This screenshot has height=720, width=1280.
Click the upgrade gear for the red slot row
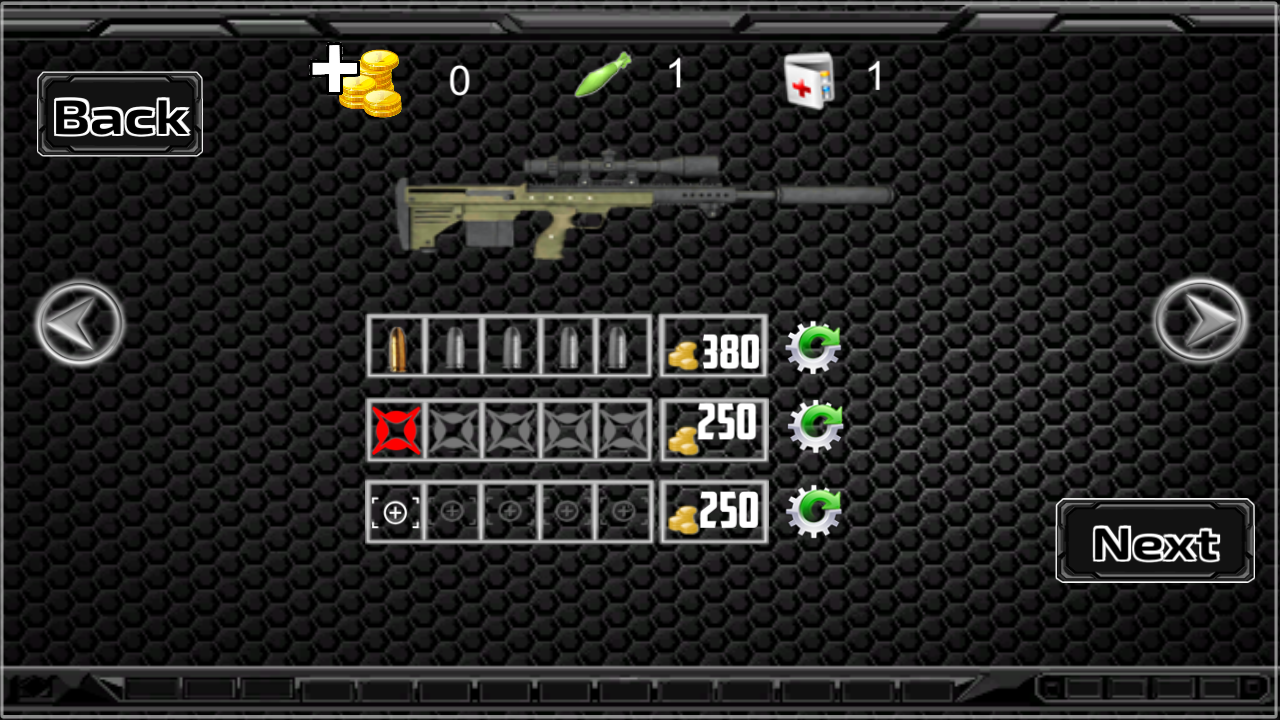[x=815, y=428]
